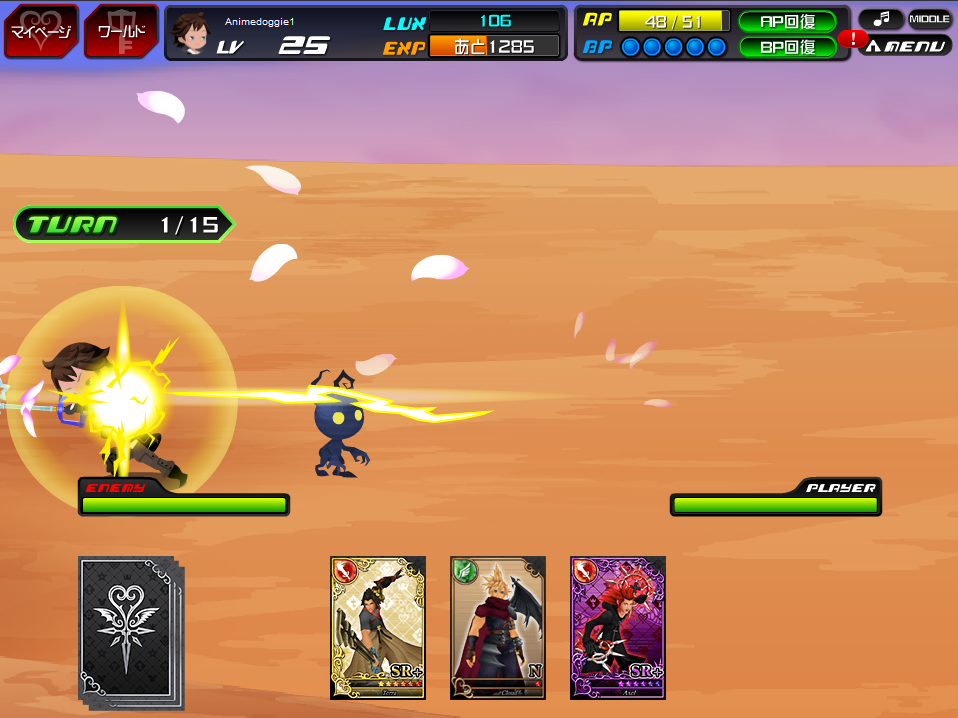
Task: Pick the Axel SR+ card
Action: (x=618, y=627)
